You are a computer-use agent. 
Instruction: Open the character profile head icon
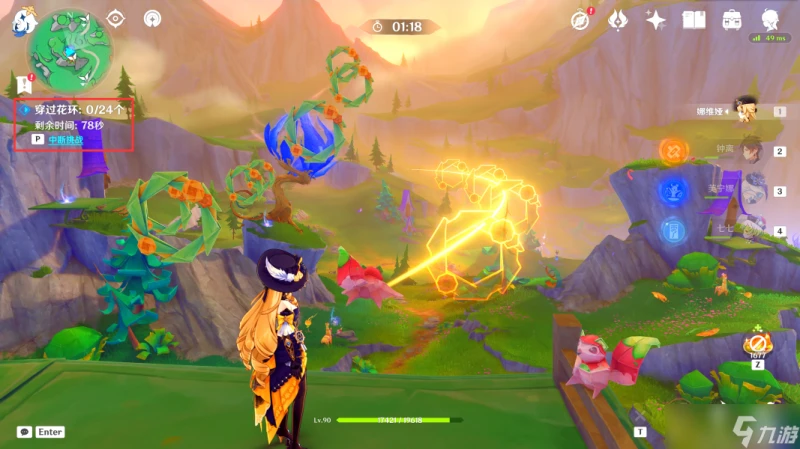770,19
